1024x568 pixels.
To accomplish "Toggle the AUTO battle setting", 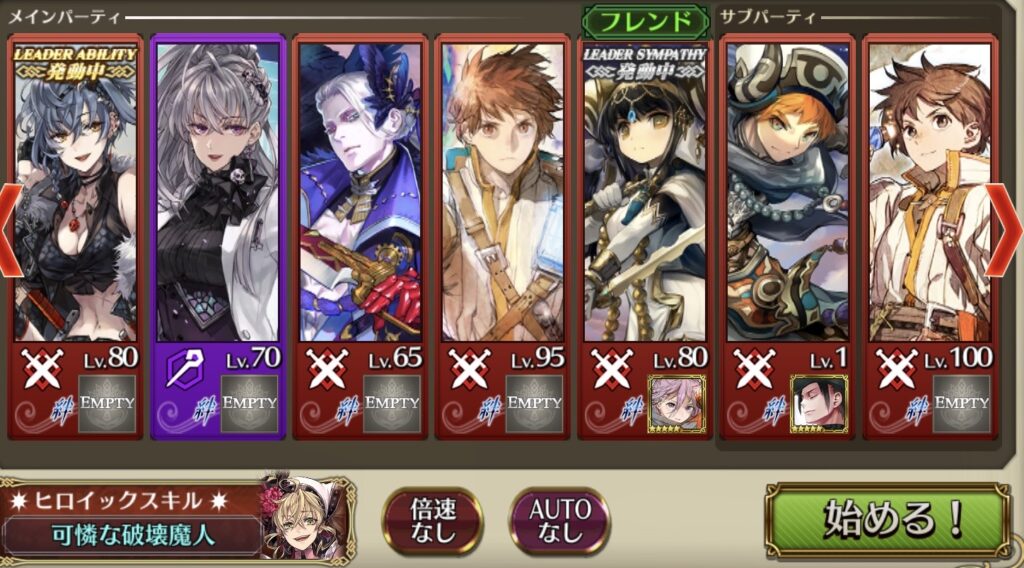I will [x=560, y=520].
